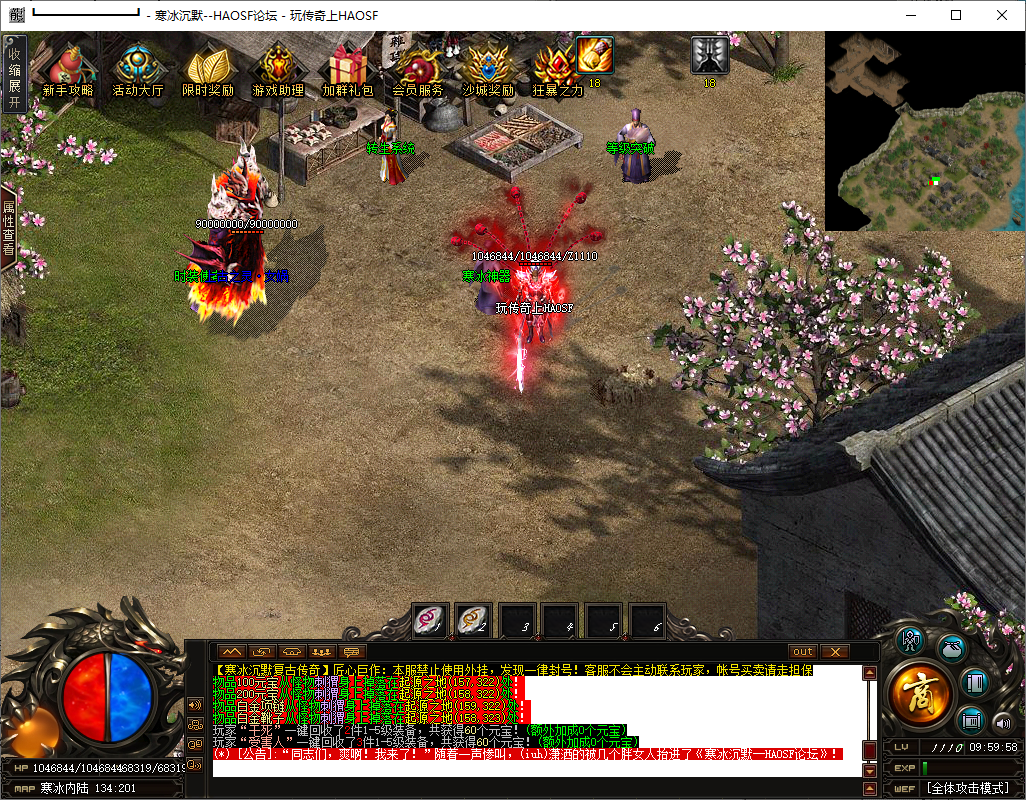Use the item in hotbar slot 1
This screenshot has width=1026, height=800.
coord(430,621)
